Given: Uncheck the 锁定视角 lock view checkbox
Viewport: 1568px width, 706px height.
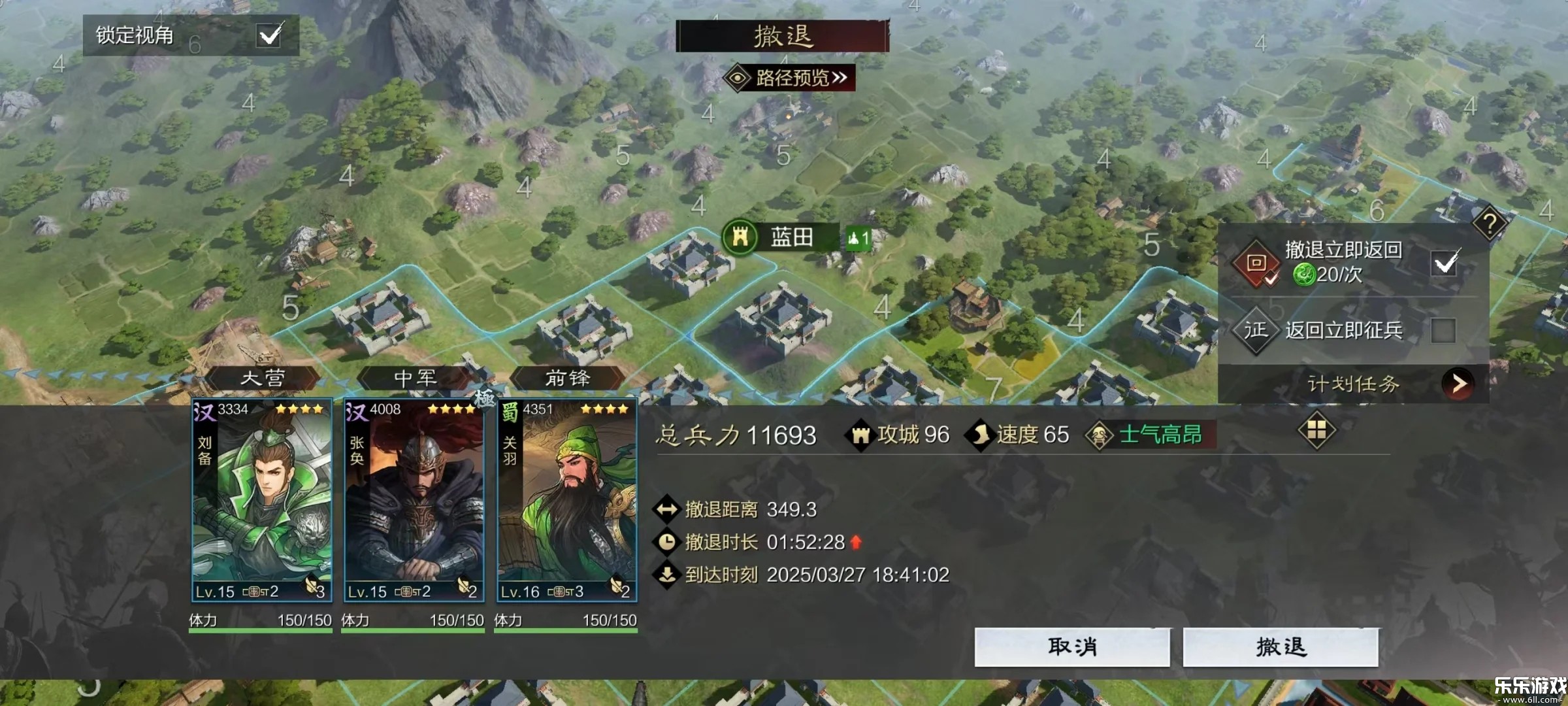Looking at the screenshot, I should click(270, 35).
